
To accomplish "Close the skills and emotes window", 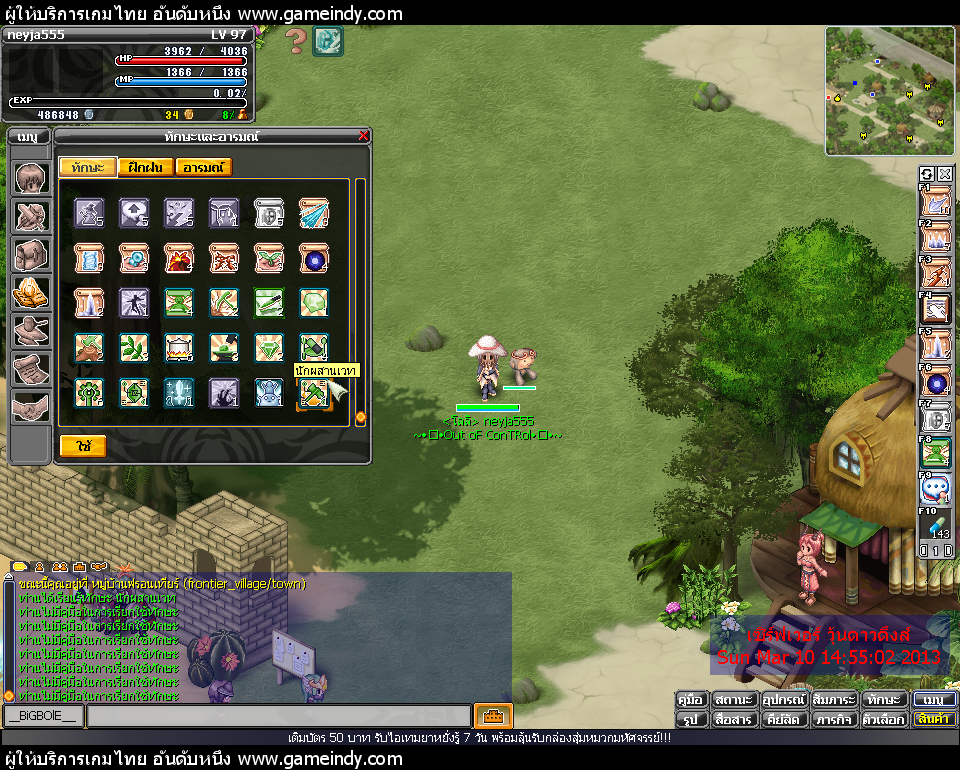I will (363, 136).
